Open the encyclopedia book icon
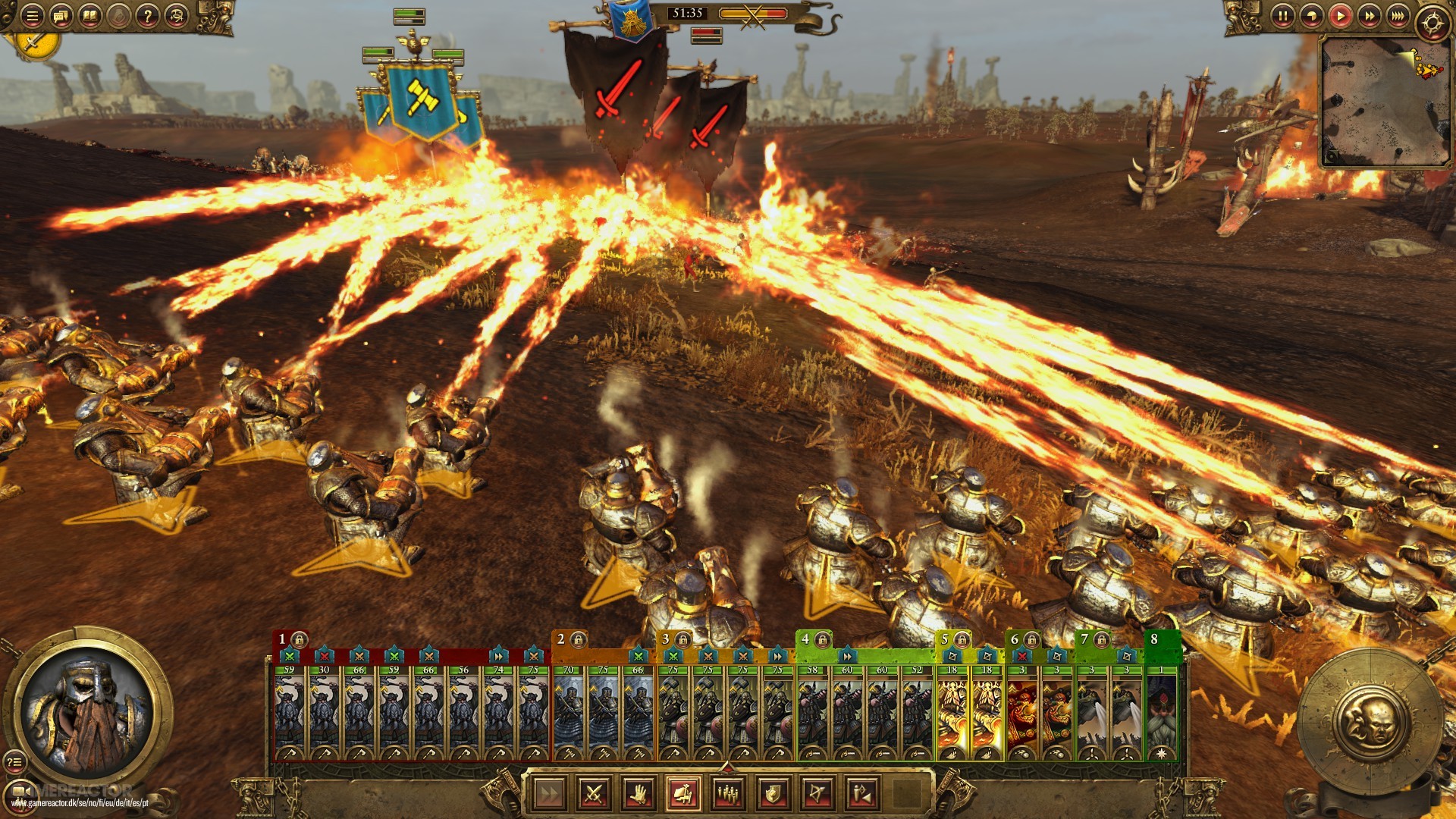This screenshot has width=1456, height=819. coord(91,16)
